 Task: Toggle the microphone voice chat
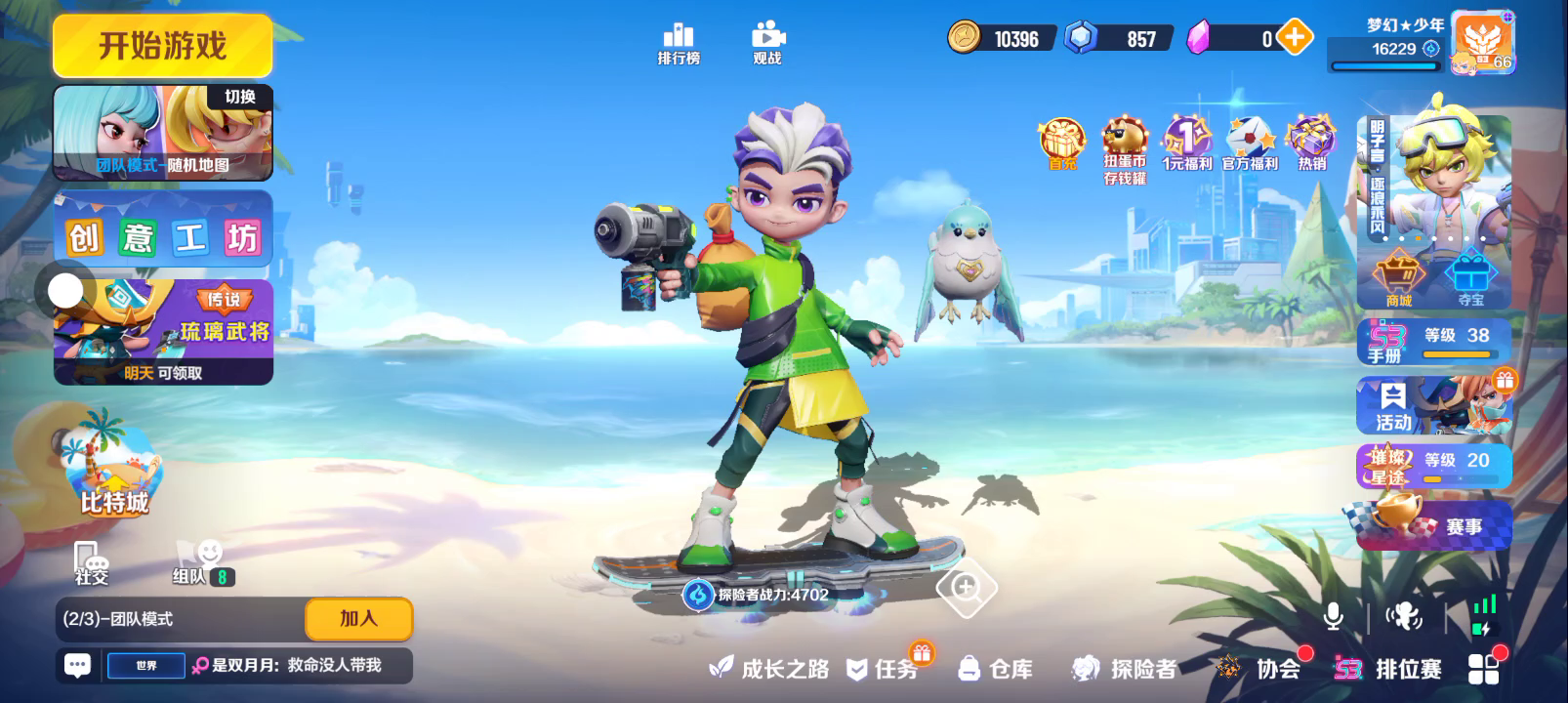tap(1333, 616)
